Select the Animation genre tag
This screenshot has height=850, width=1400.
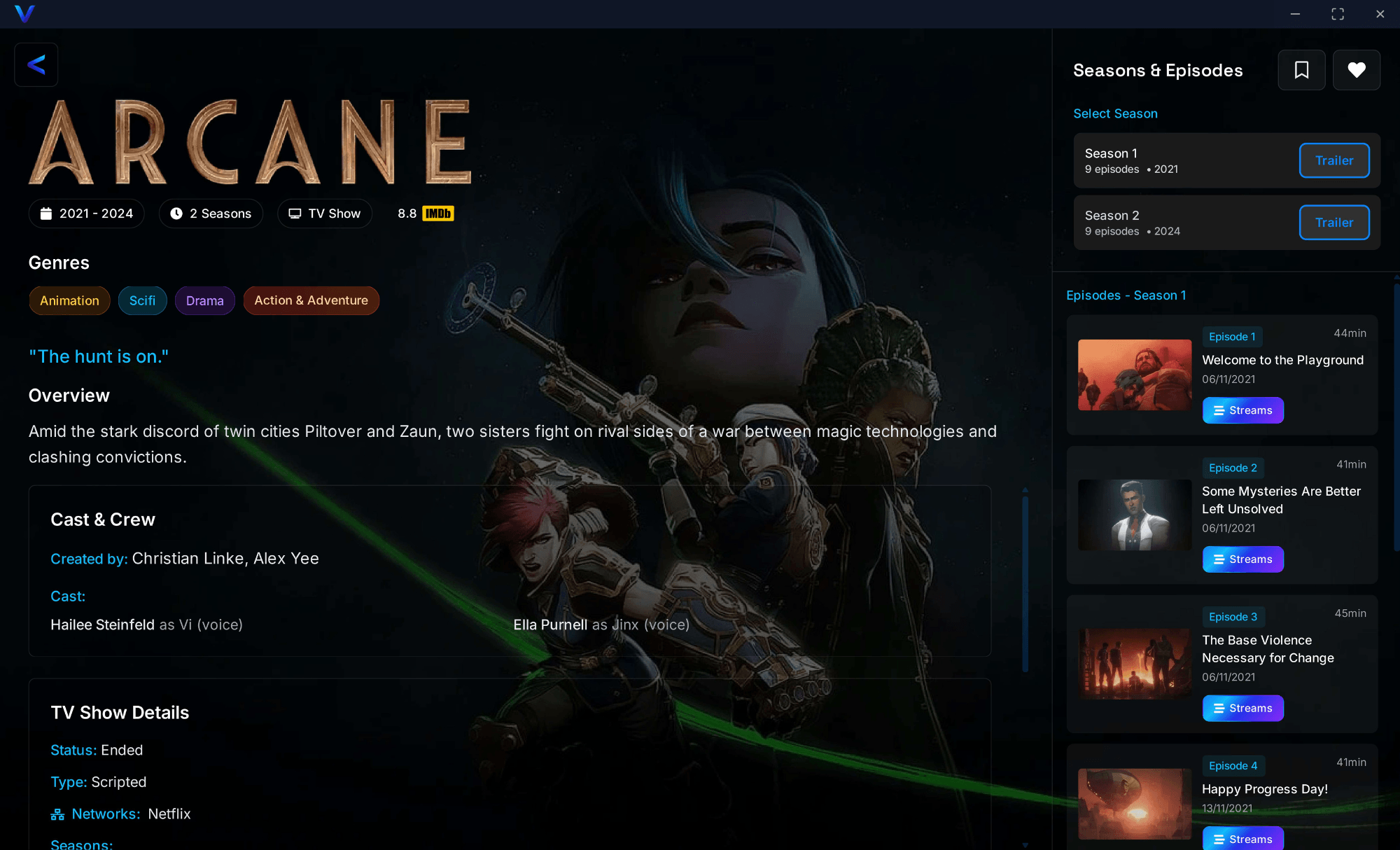tap(69, 300)
